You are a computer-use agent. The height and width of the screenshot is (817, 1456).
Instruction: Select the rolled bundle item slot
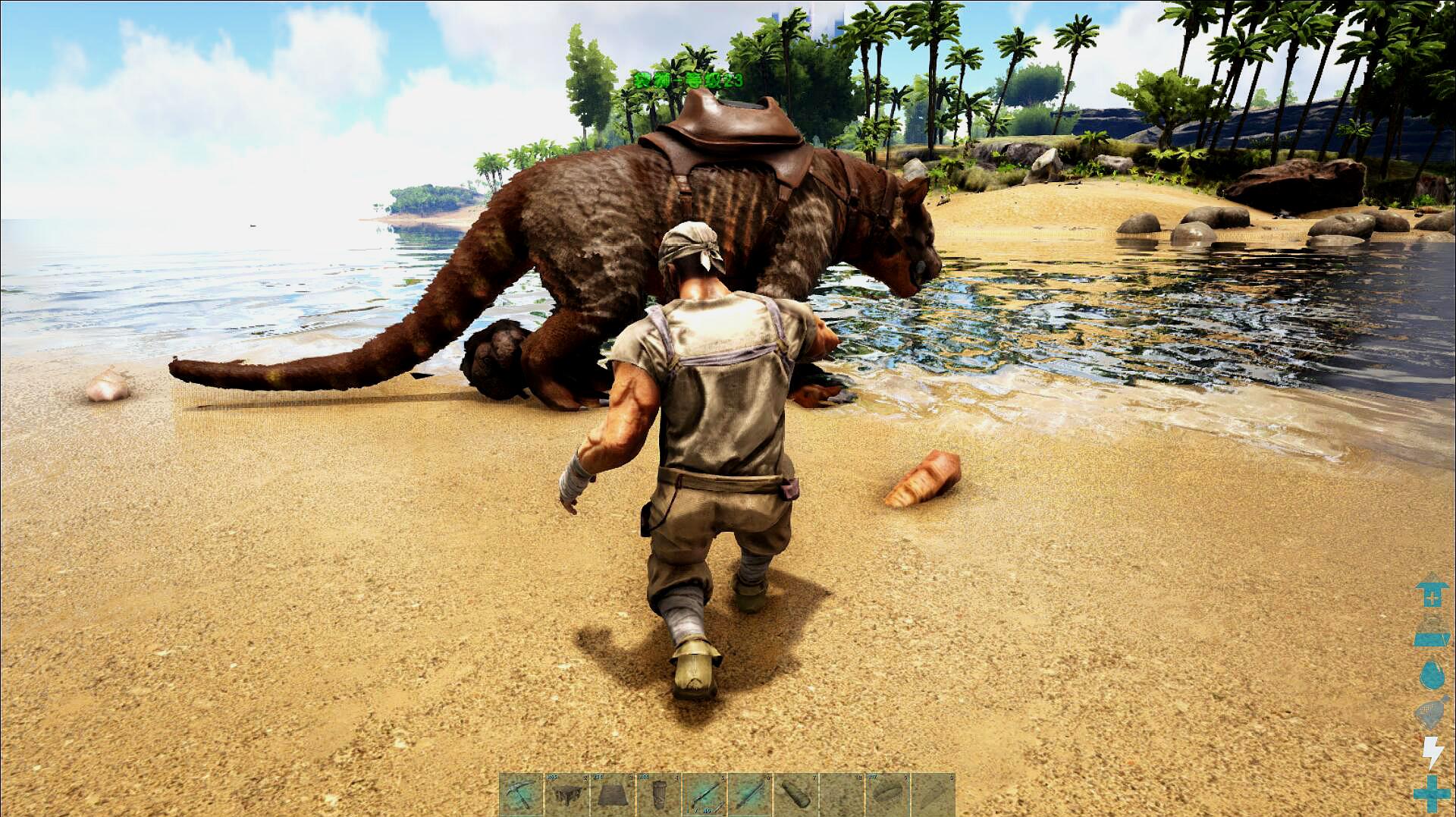coord(795,794)
